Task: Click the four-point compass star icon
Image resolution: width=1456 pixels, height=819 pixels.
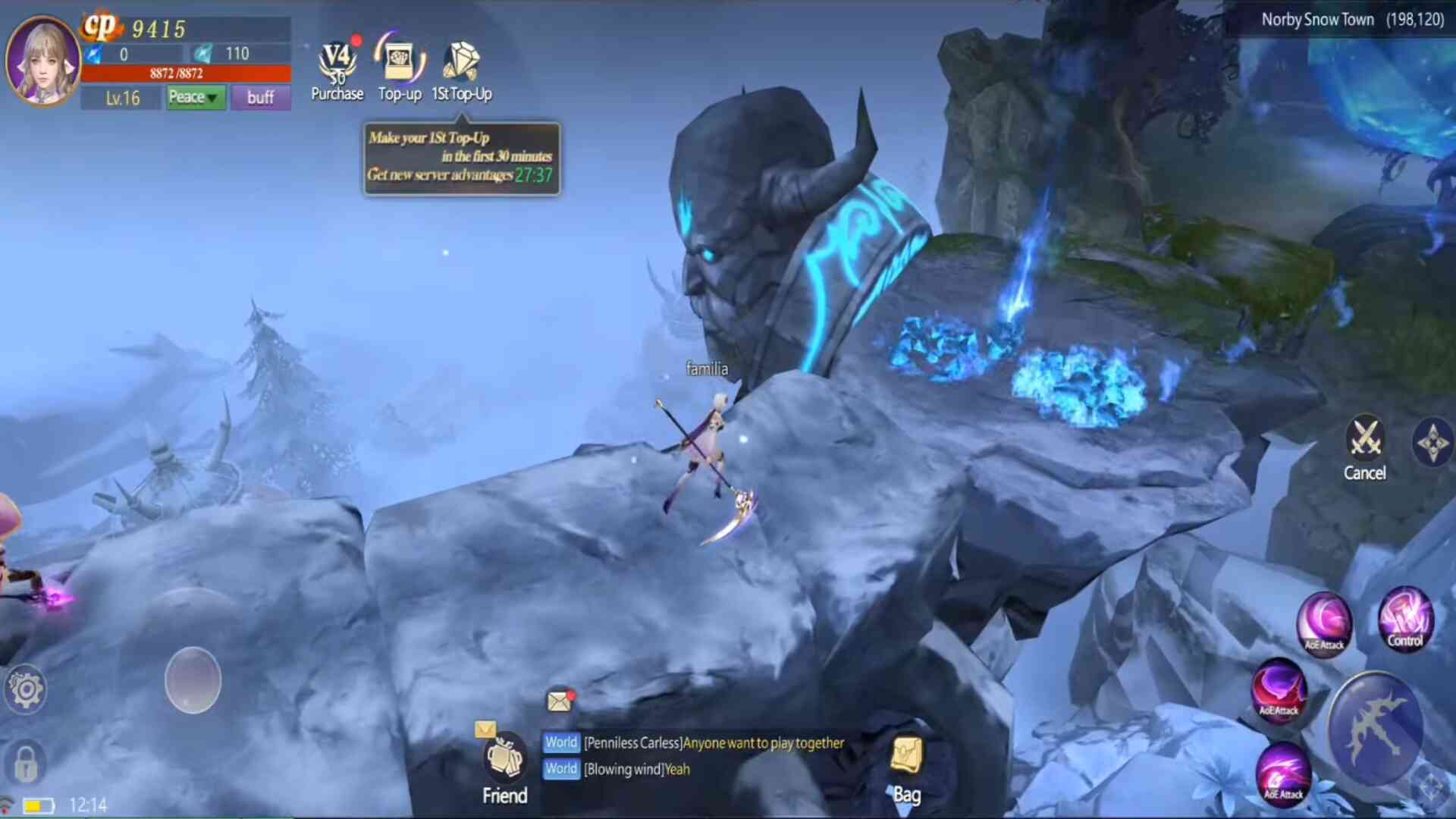Action: 1432,443
